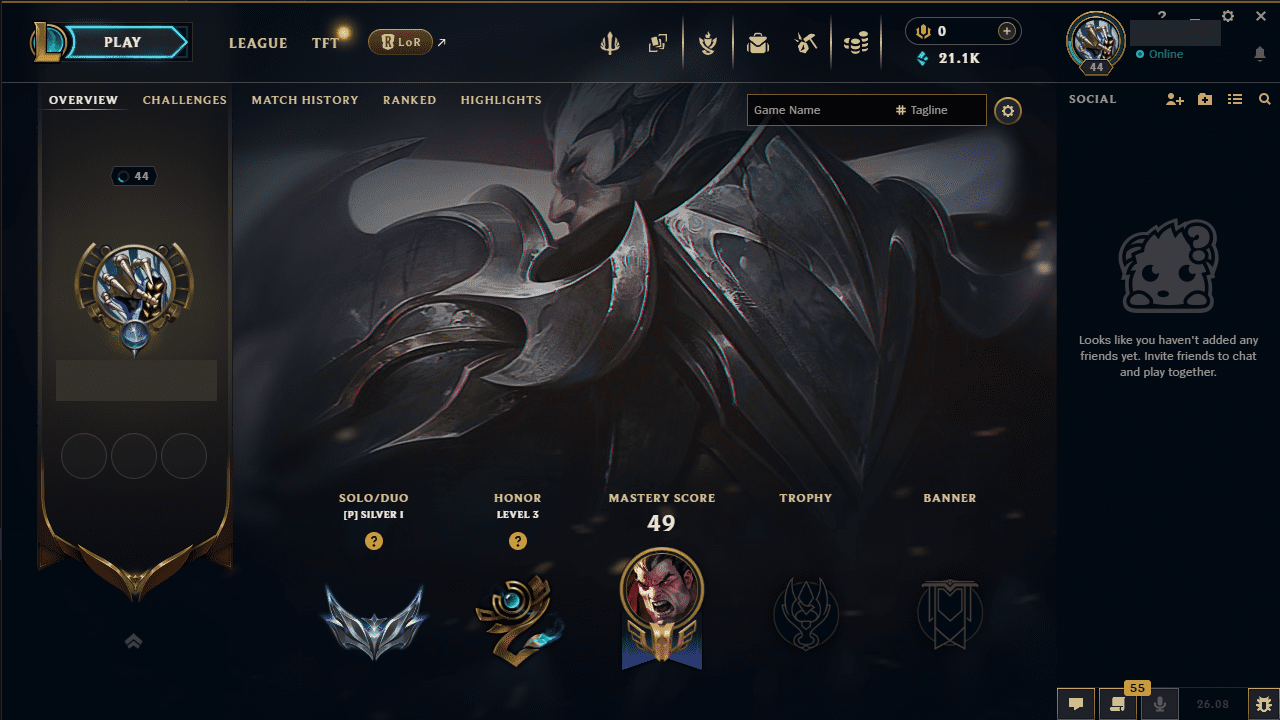Collapse the ranked banner panel
This screenshot has height=720, width=1280.
[x=133, y=641]
